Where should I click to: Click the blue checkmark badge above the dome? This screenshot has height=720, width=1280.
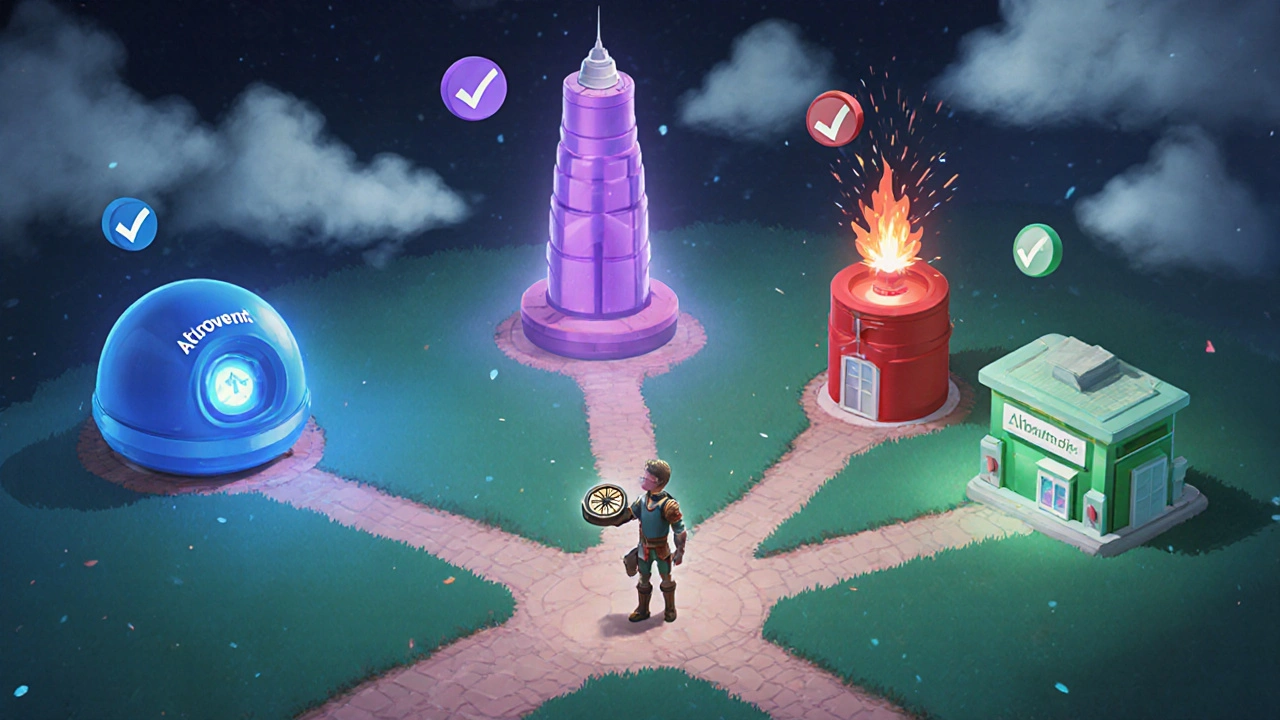point(130,224)
